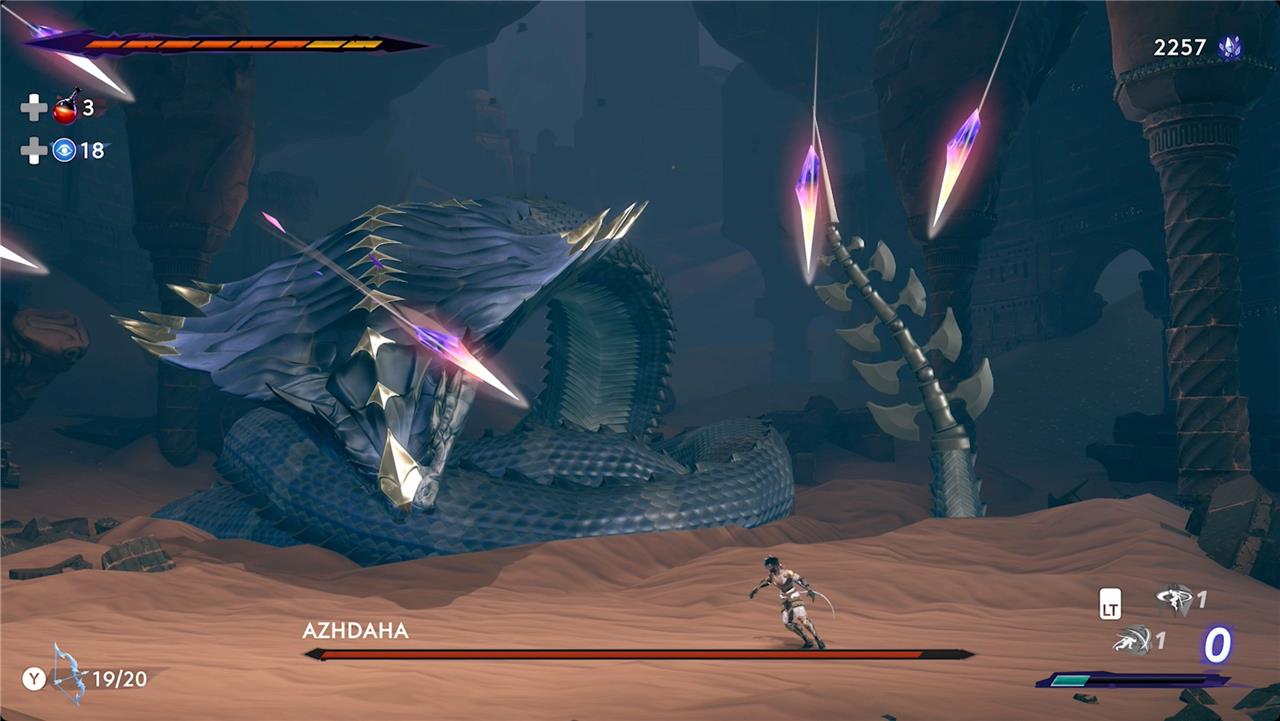Viewport: 1280px width, 721px height.
Task: Activate the whirlwind Athra surge icon
Action: [x=1173, y=599]
